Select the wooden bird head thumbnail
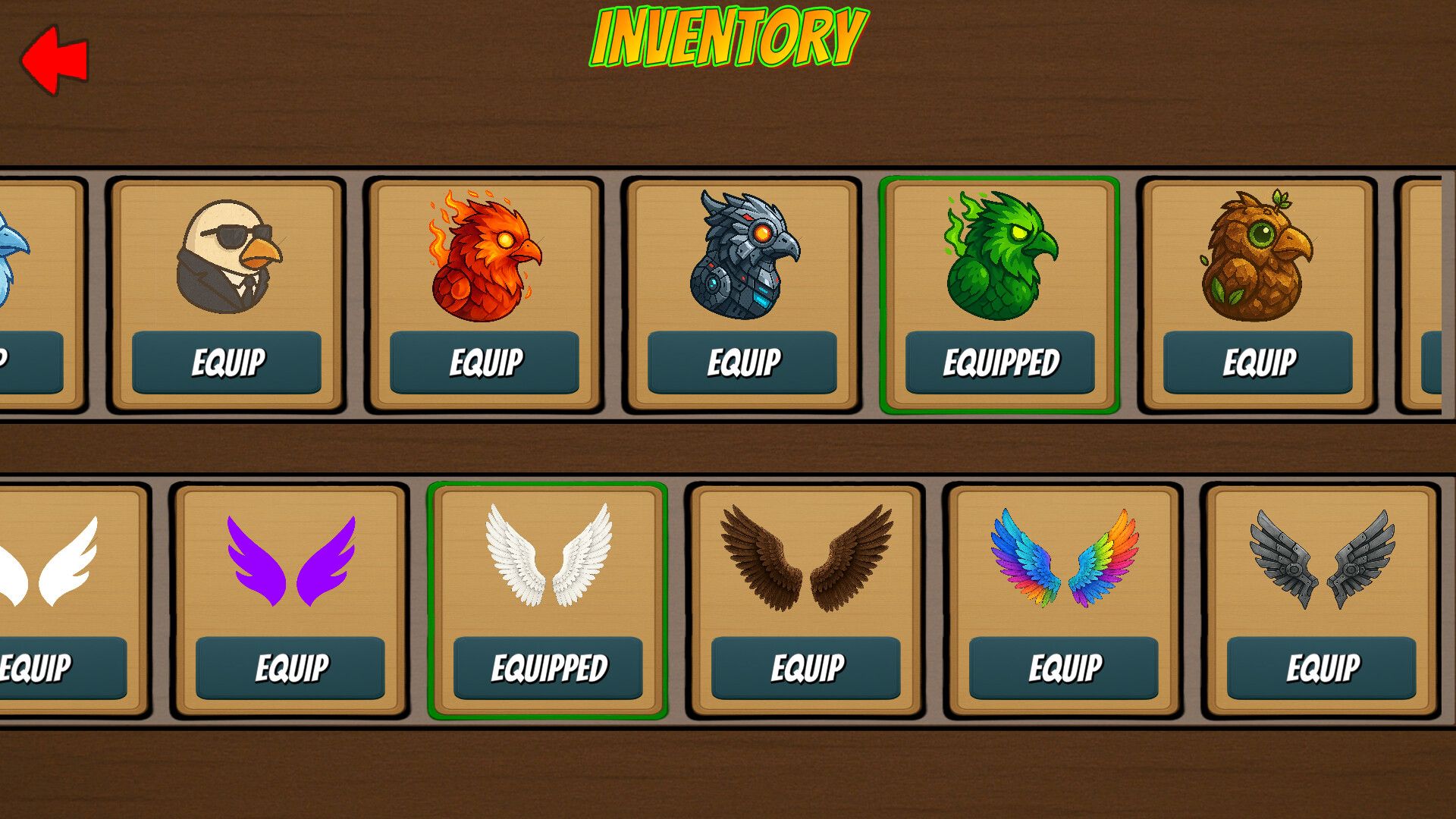 1257,256
